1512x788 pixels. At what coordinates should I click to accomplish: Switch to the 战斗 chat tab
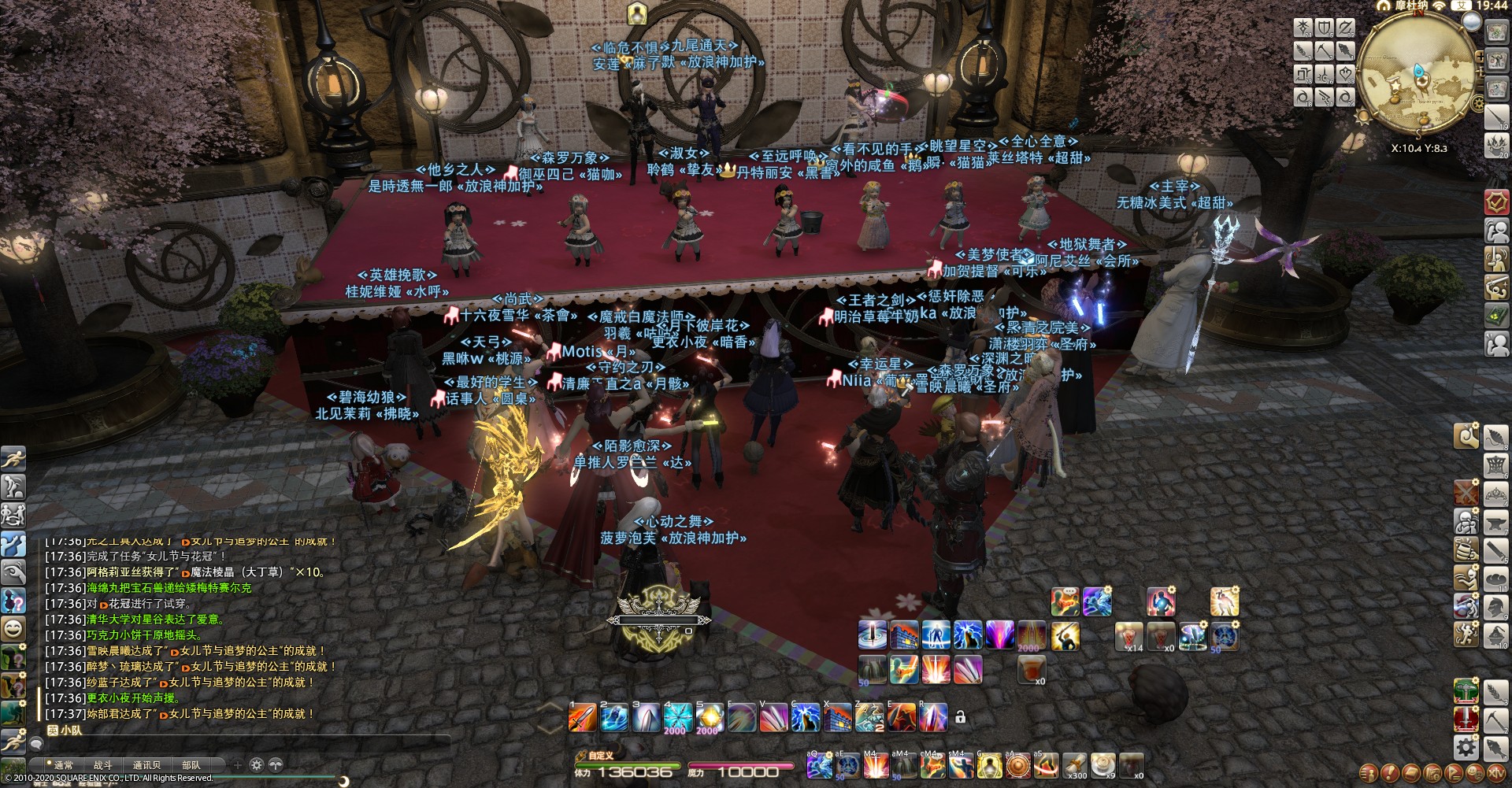point(102,764)
